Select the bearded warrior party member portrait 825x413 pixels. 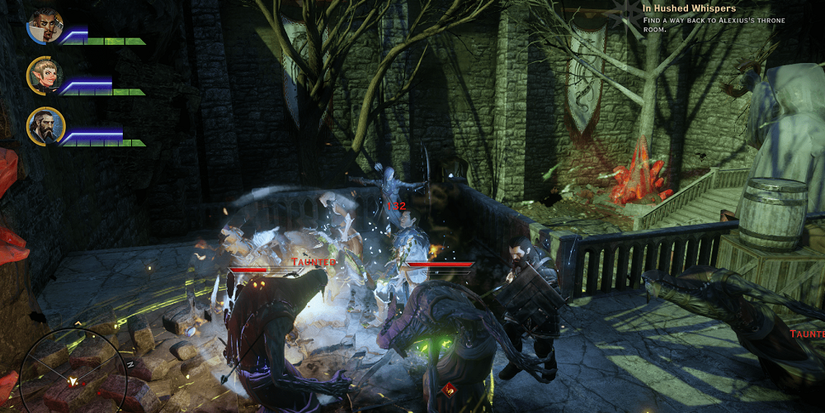click(46, 126)
